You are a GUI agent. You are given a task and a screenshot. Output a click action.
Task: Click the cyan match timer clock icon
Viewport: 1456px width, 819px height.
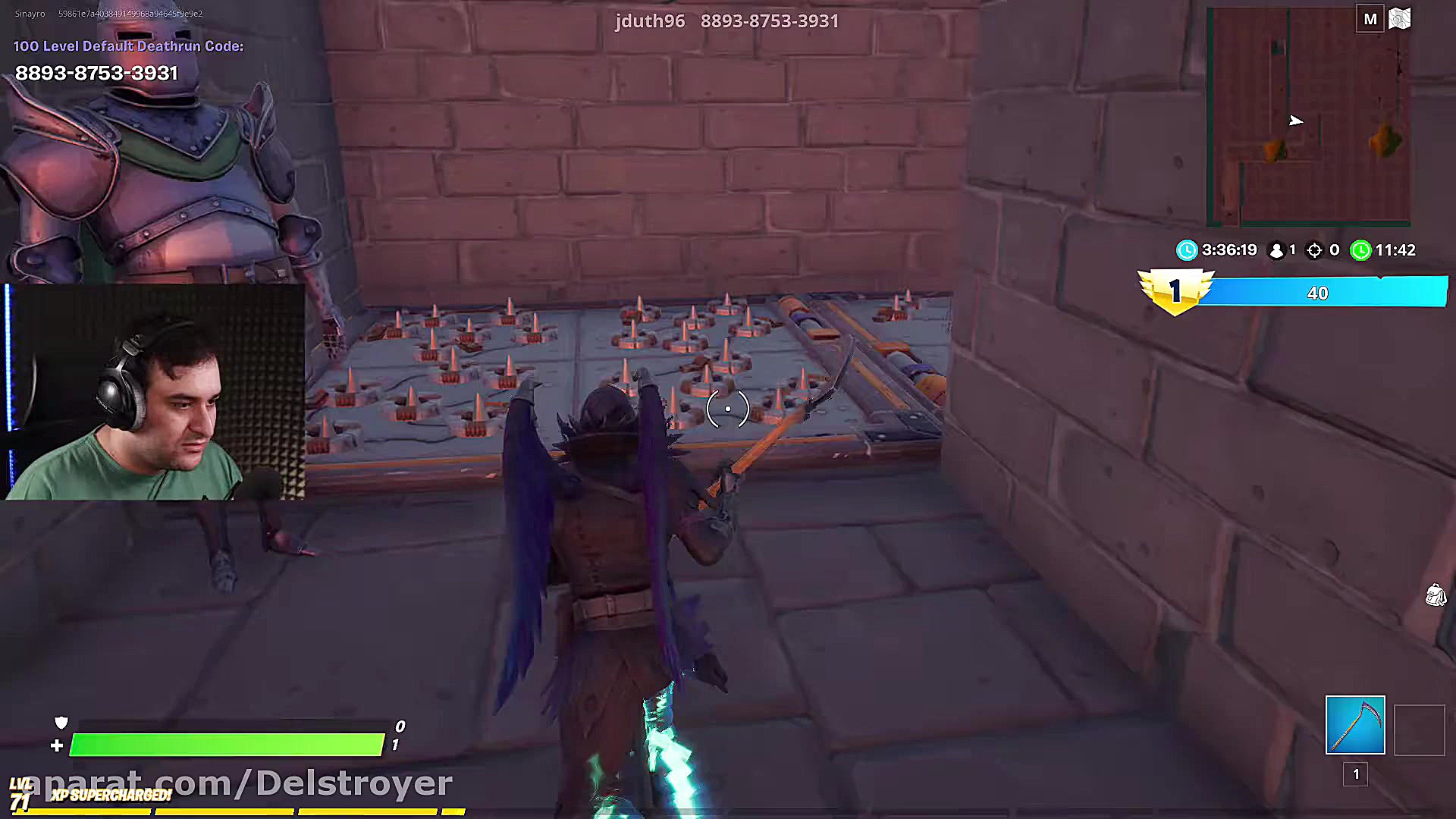1186,250
